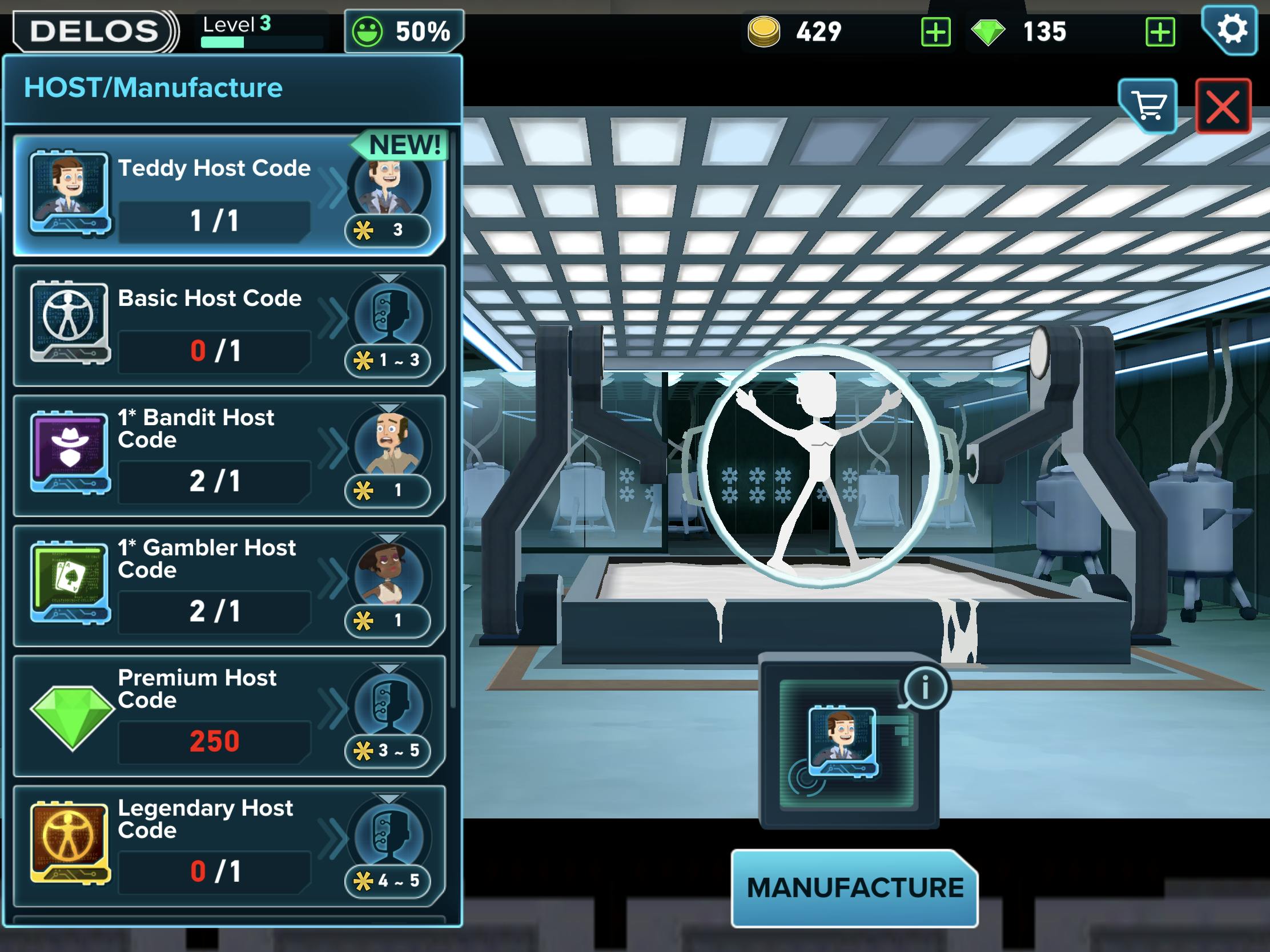Screen dimensions: 1270x952
Task: Tap the happiness 50% smiley indicator
Action: (x=403, y=31)
